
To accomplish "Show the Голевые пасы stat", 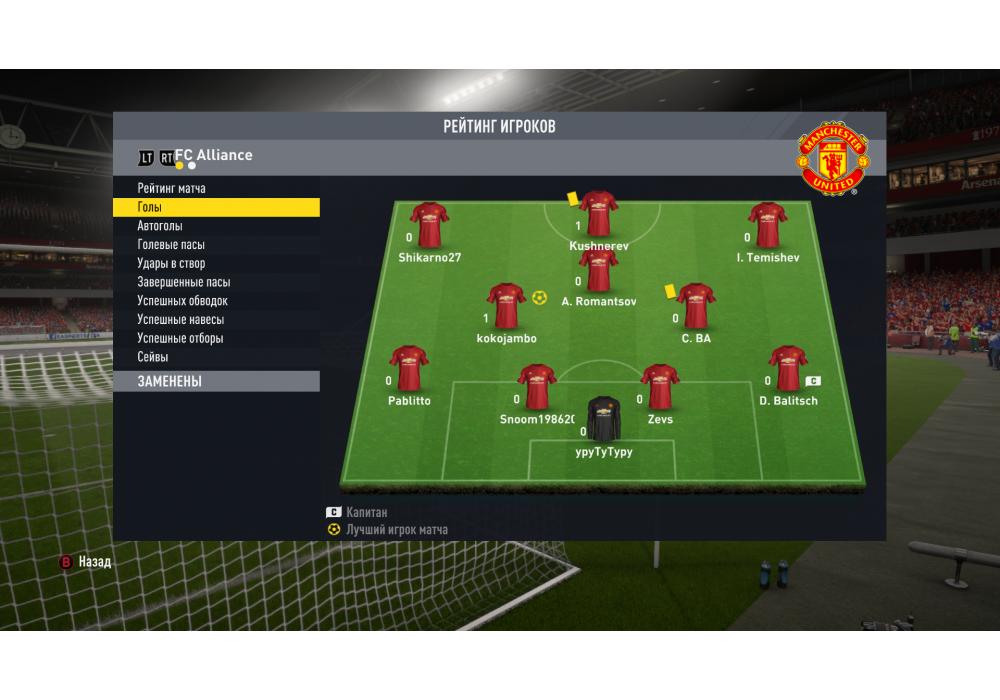I will pos(171,245).
